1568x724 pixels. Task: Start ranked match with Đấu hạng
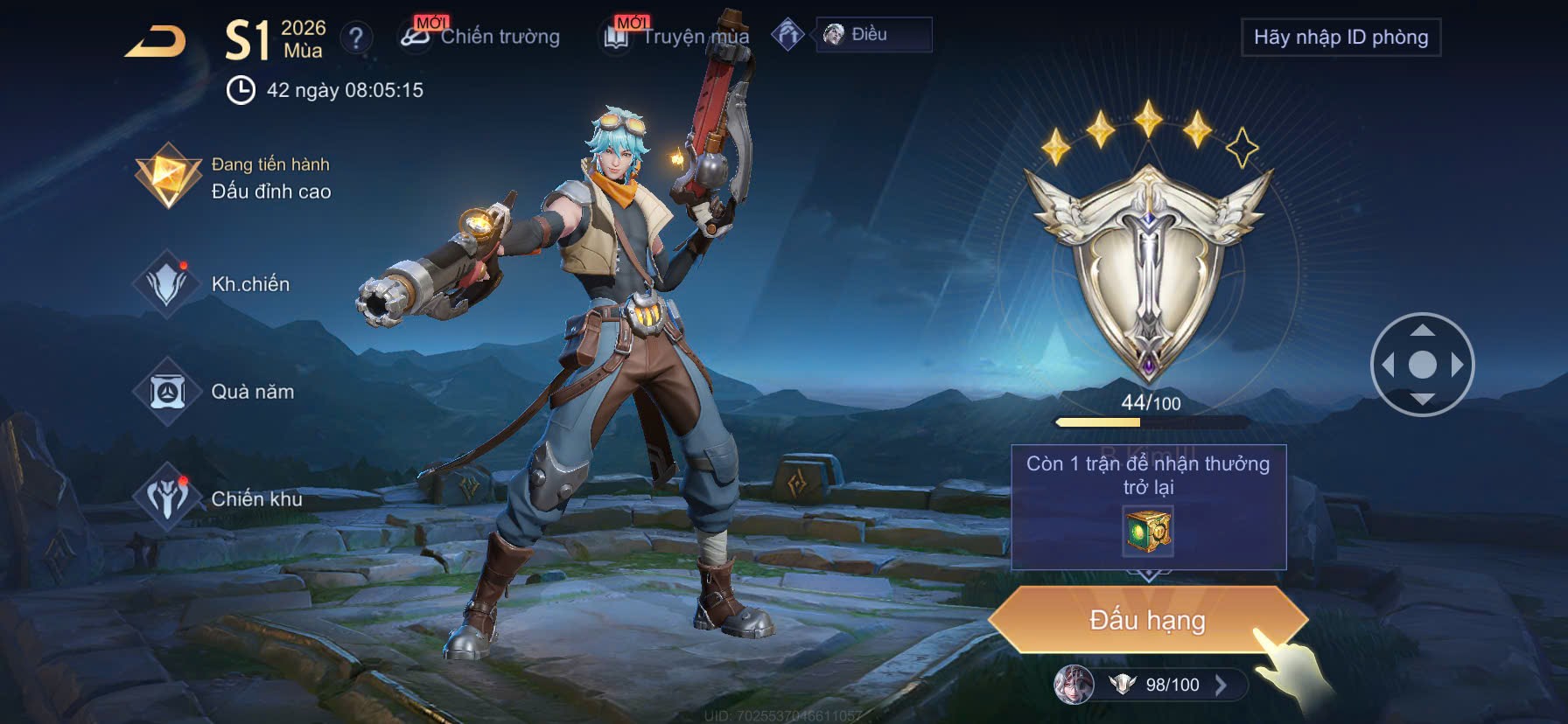[1147, 620]
